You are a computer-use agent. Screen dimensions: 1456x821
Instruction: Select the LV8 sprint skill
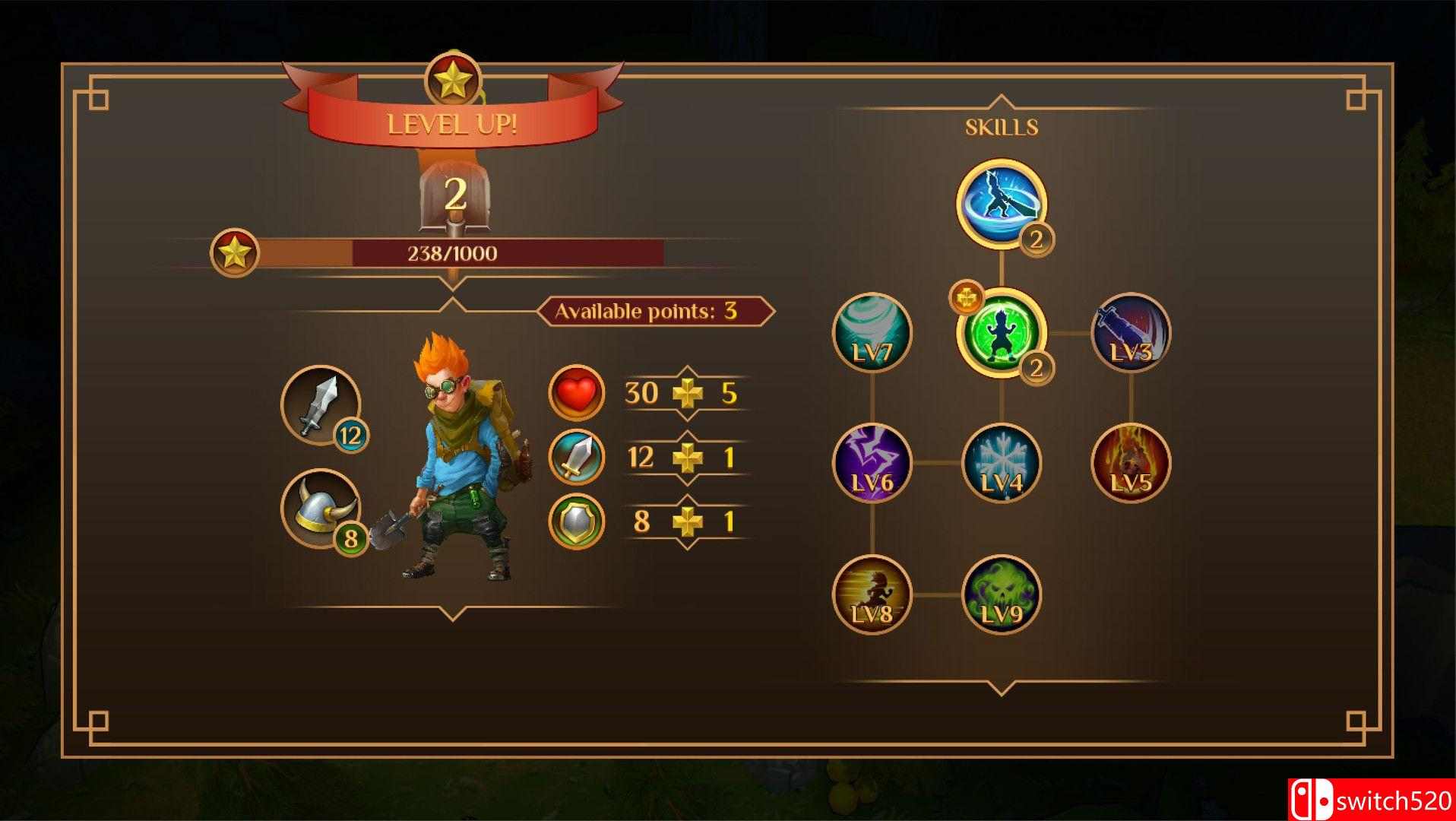tap(873, 595)
